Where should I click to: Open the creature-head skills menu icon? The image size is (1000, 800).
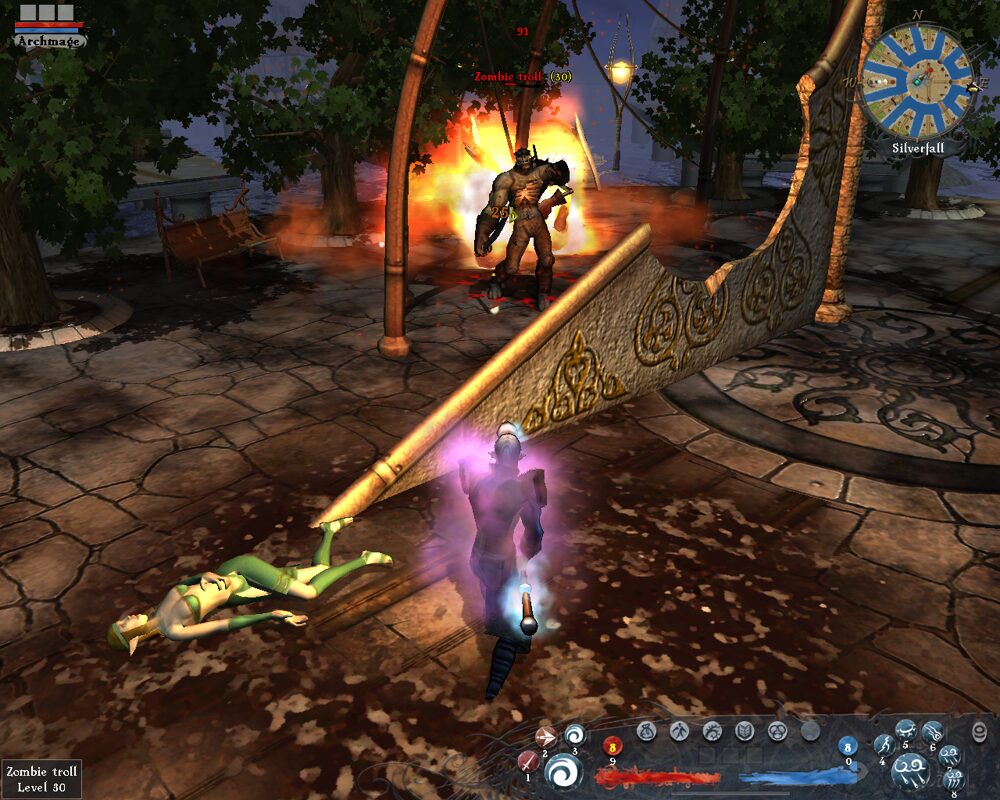(712, 732)
